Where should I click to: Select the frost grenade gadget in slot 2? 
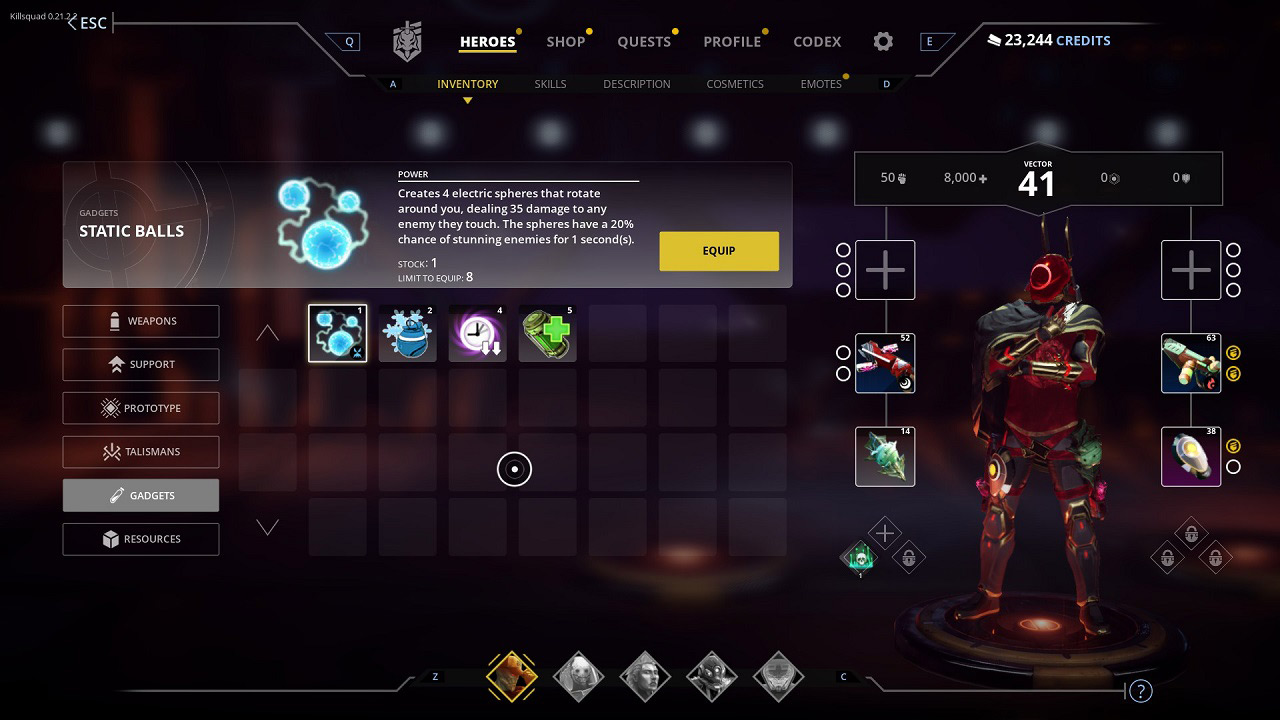pos(407,332)
